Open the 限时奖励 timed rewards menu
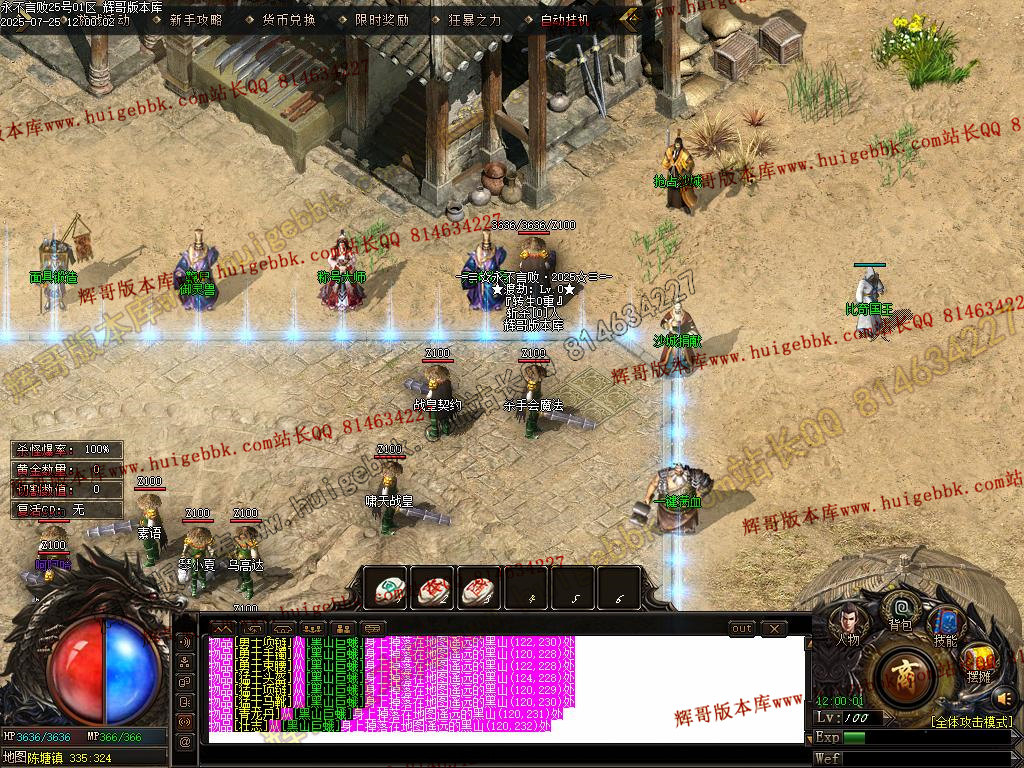Screen dimensions: 1024x768 [x=382, y=19]
